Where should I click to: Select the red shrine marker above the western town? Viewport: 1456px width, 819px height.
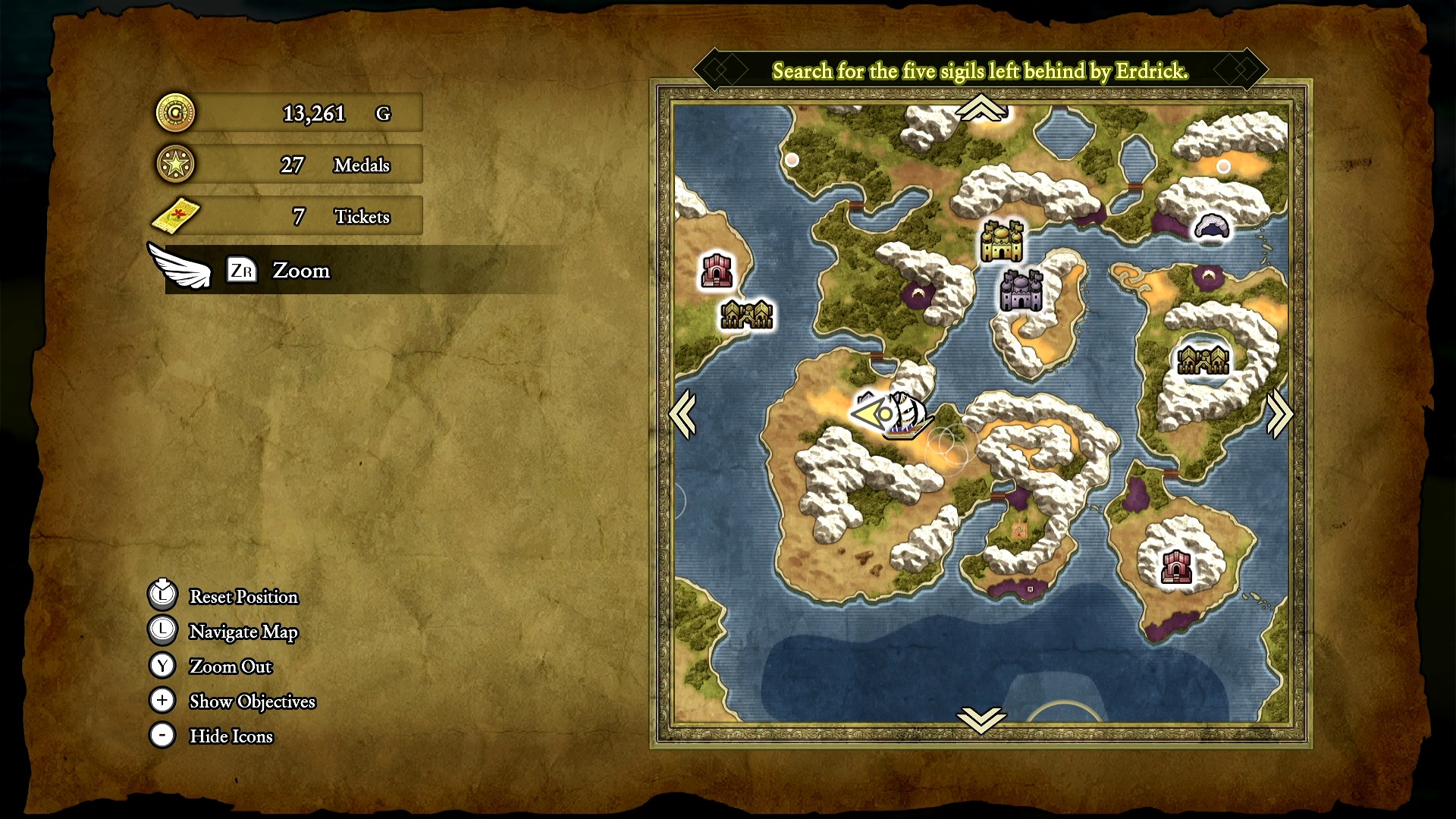point(716,270)
